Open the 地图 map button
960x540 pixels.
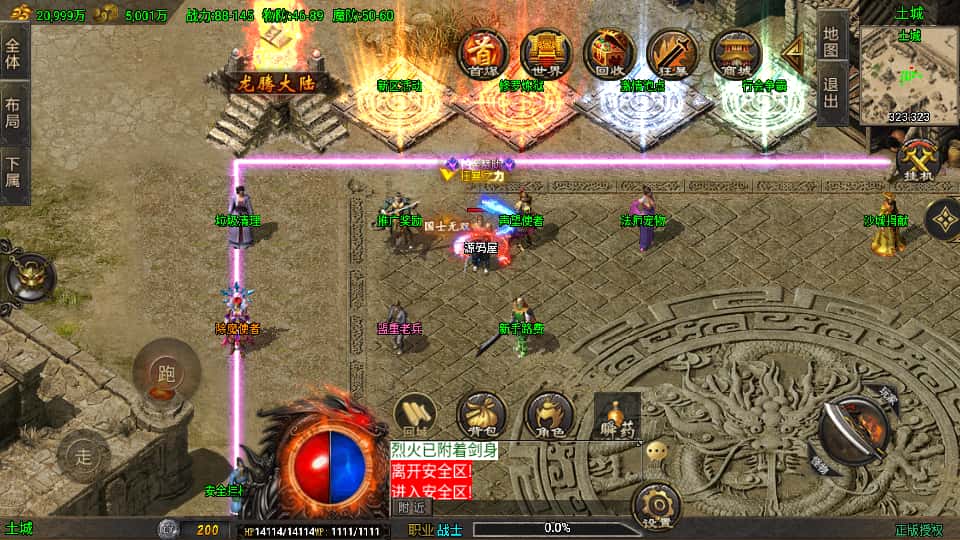point(831,38)
